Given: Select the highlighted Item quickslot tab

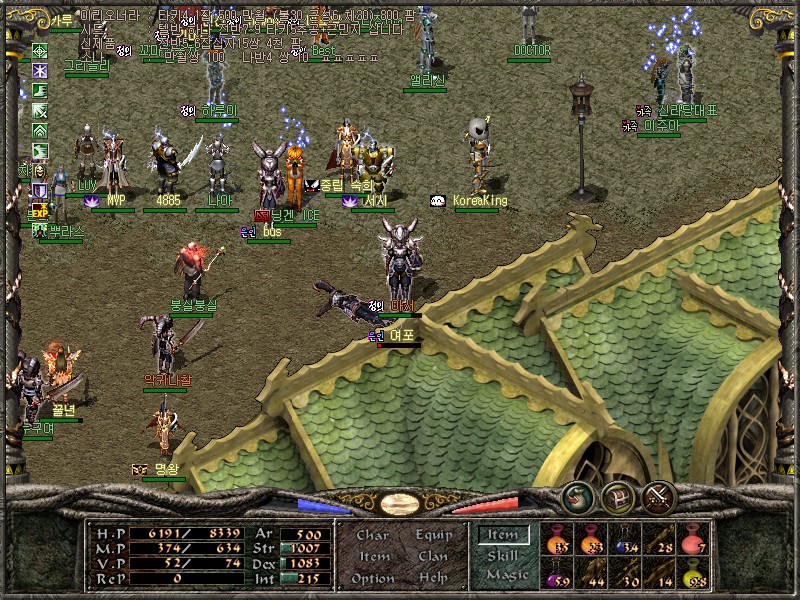Looking at the screenshot, I should [502, 536].
